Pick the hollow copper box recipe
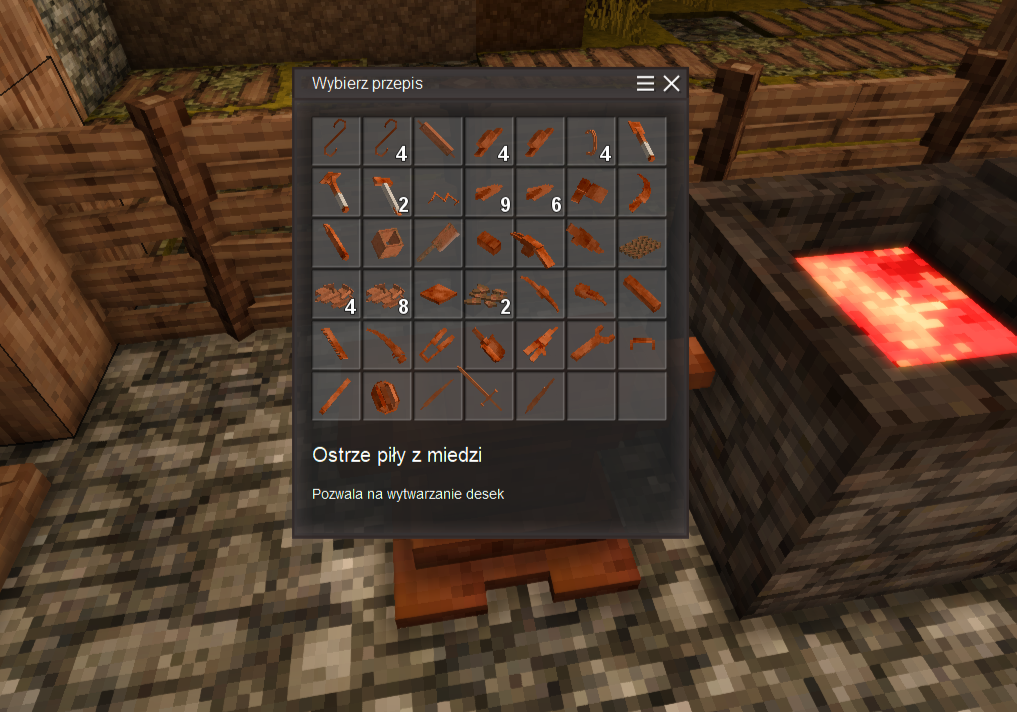This screenshot has width=1017, height=712. click(x=388, y=244)
